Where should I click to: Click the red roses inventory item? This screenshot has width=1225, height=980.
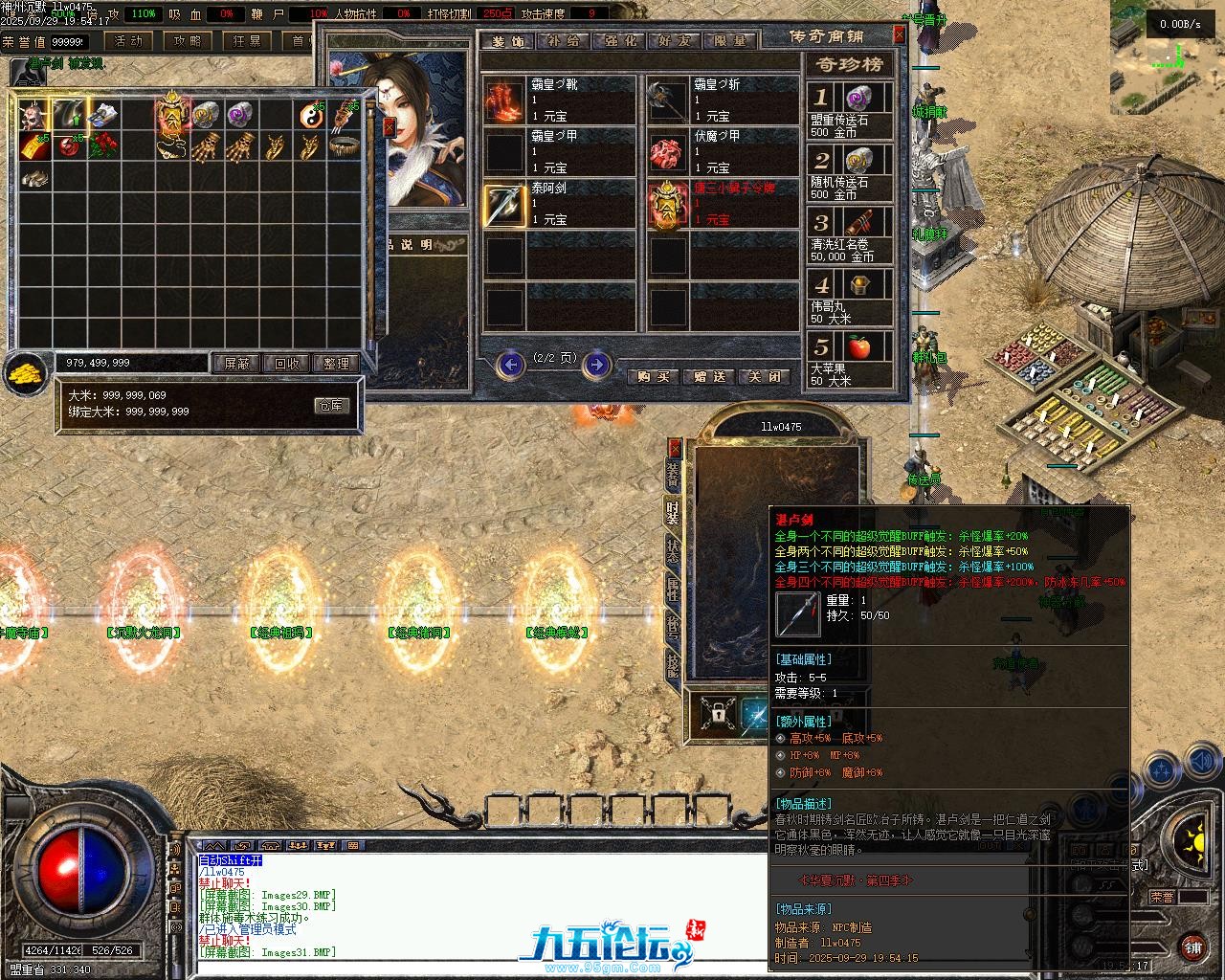104,146
